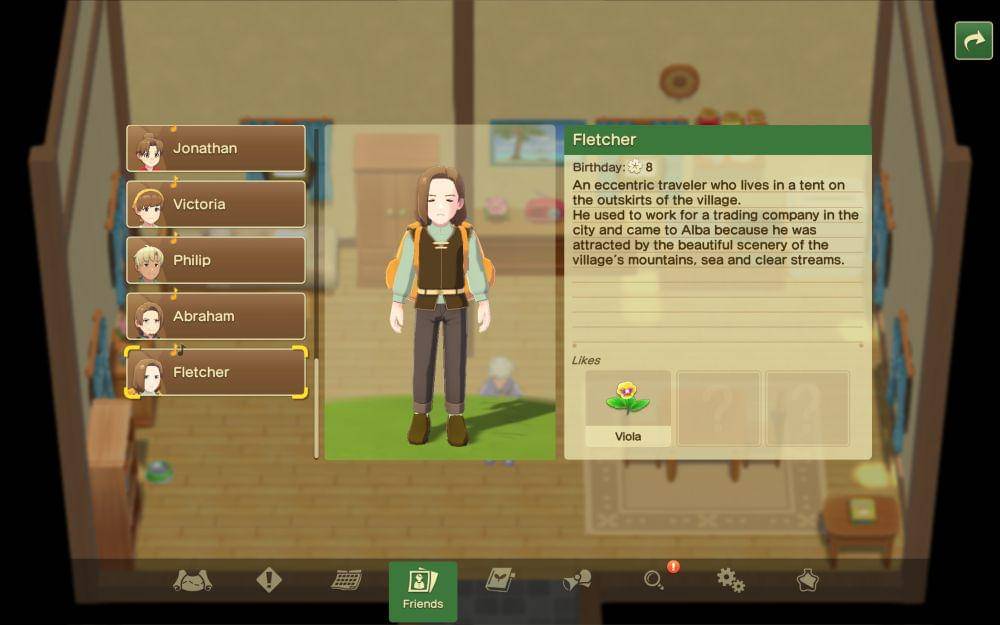Show Abraham's profile entry
The width and height of the screenshot is (1000, 625).
tap(216, 317)
